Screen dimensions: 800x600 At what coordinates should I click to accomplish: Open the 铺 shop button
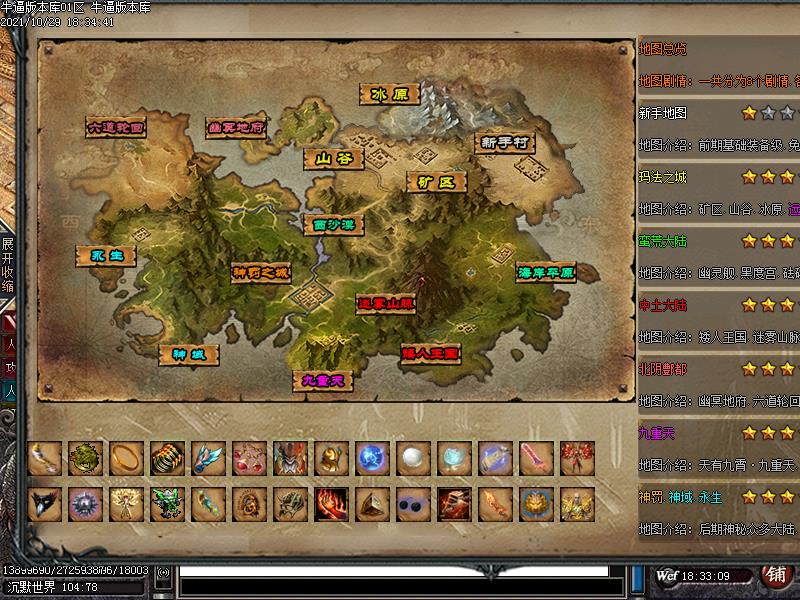tap(775, 574)
